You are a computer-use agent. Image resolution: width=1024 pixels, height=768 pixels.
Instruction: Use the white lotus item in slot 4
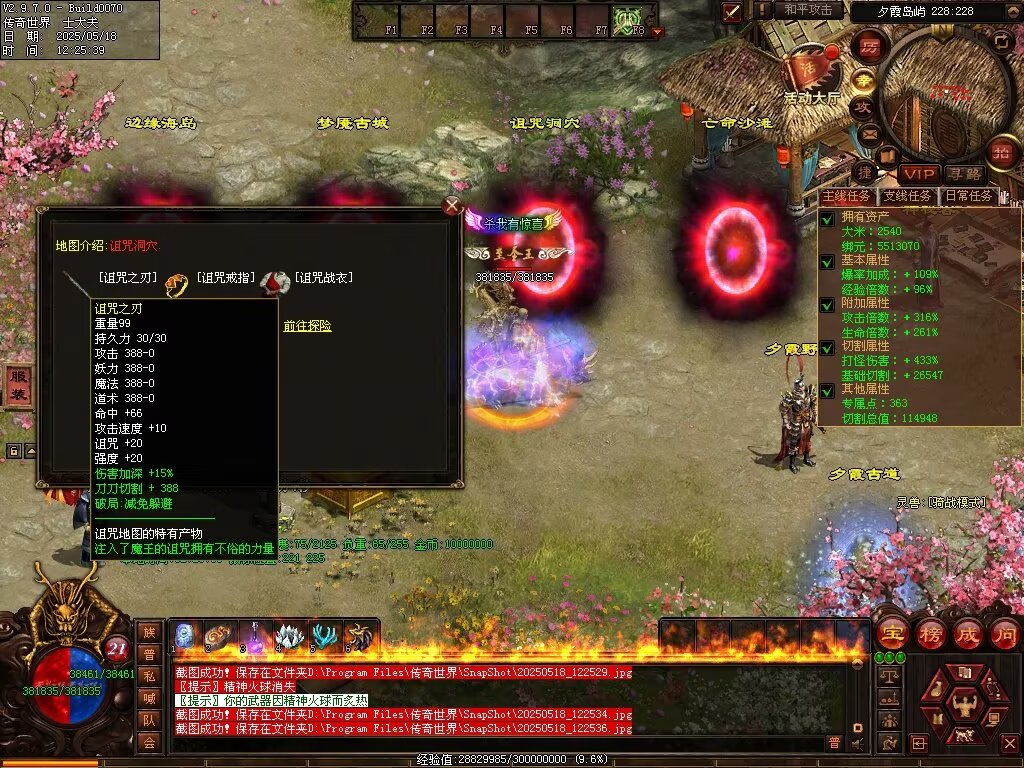click(x=290, y=636)
